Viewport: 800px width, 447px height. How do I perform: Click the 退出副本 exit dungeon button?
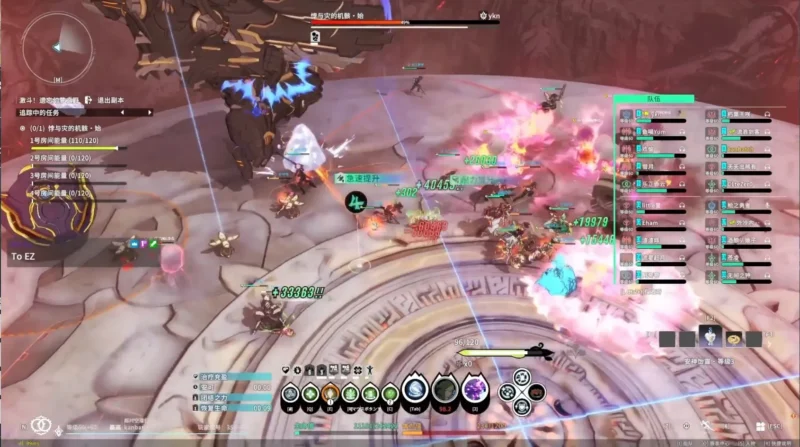pyautogui.click(x=107, y=100)
